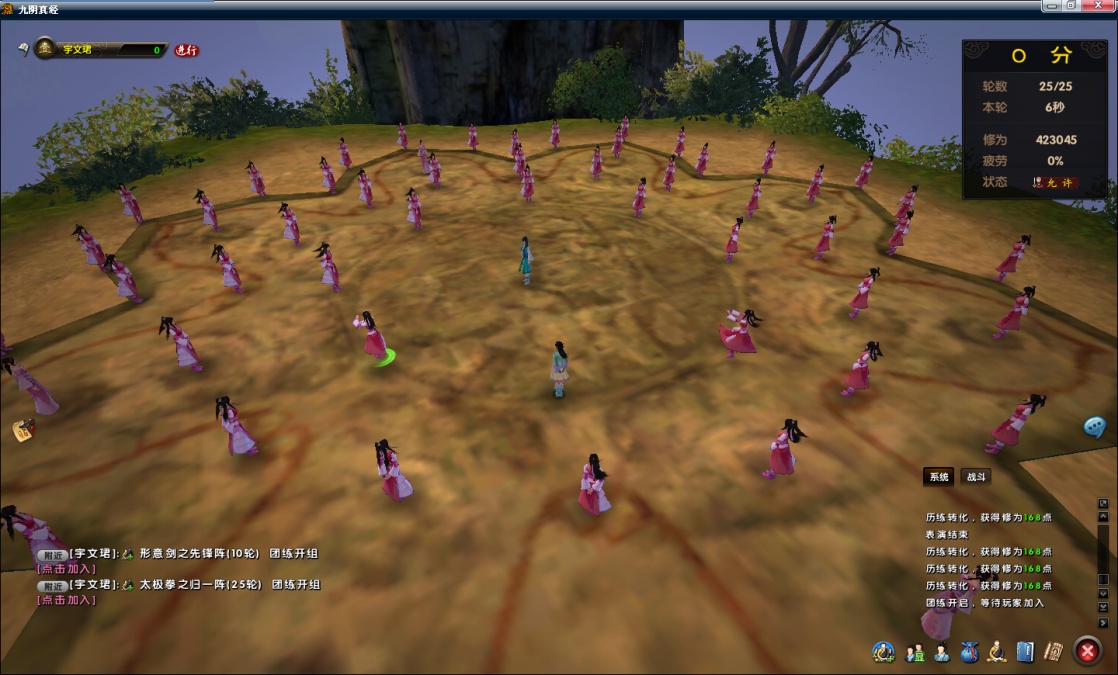The height and width of the screenshot is (675, 1118).
Task: Click the scroll icon on the left edge
Action: (x=23, y=430)
